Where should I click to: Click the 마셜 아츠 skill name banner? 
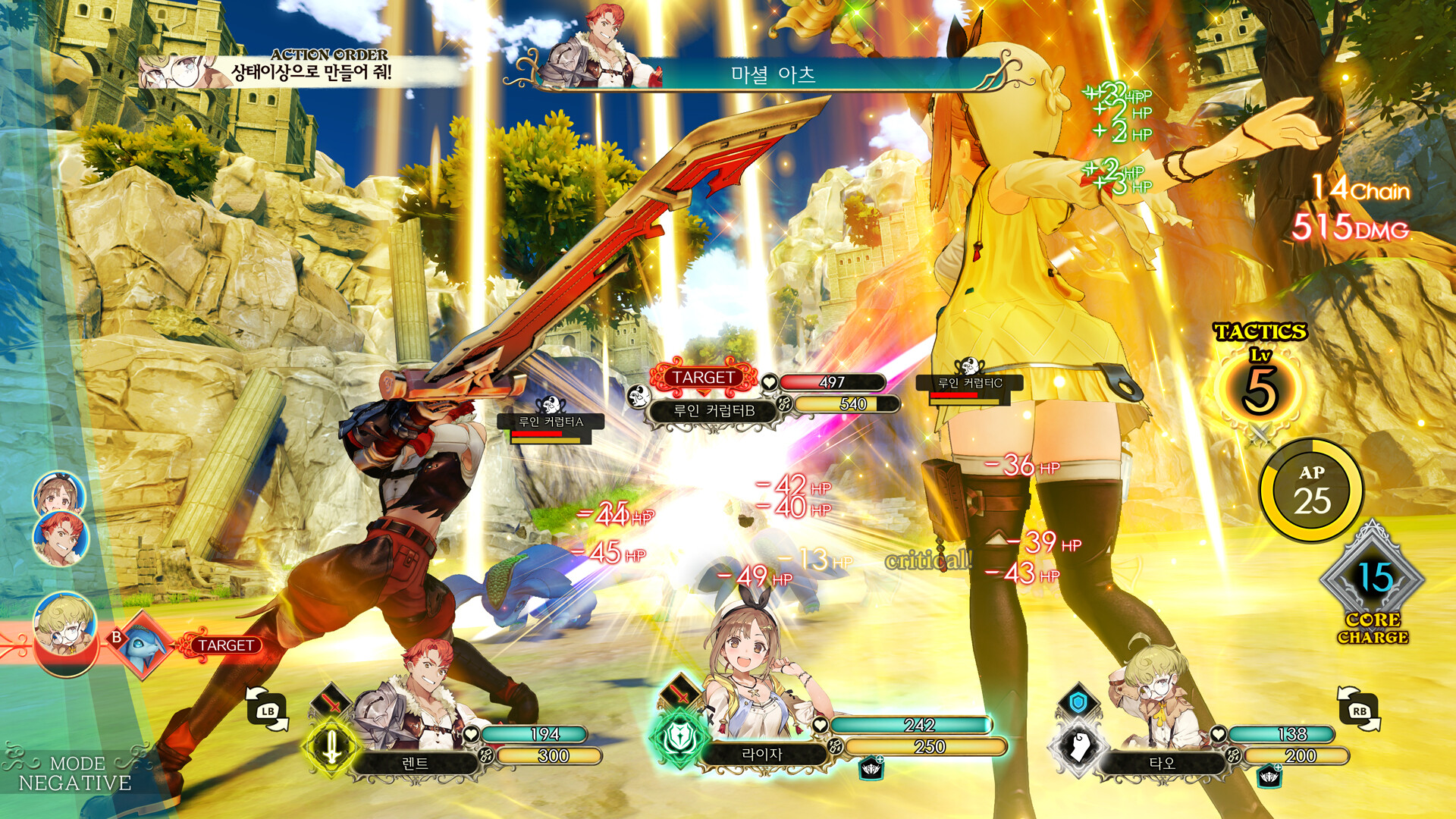[x=773, y=74]
